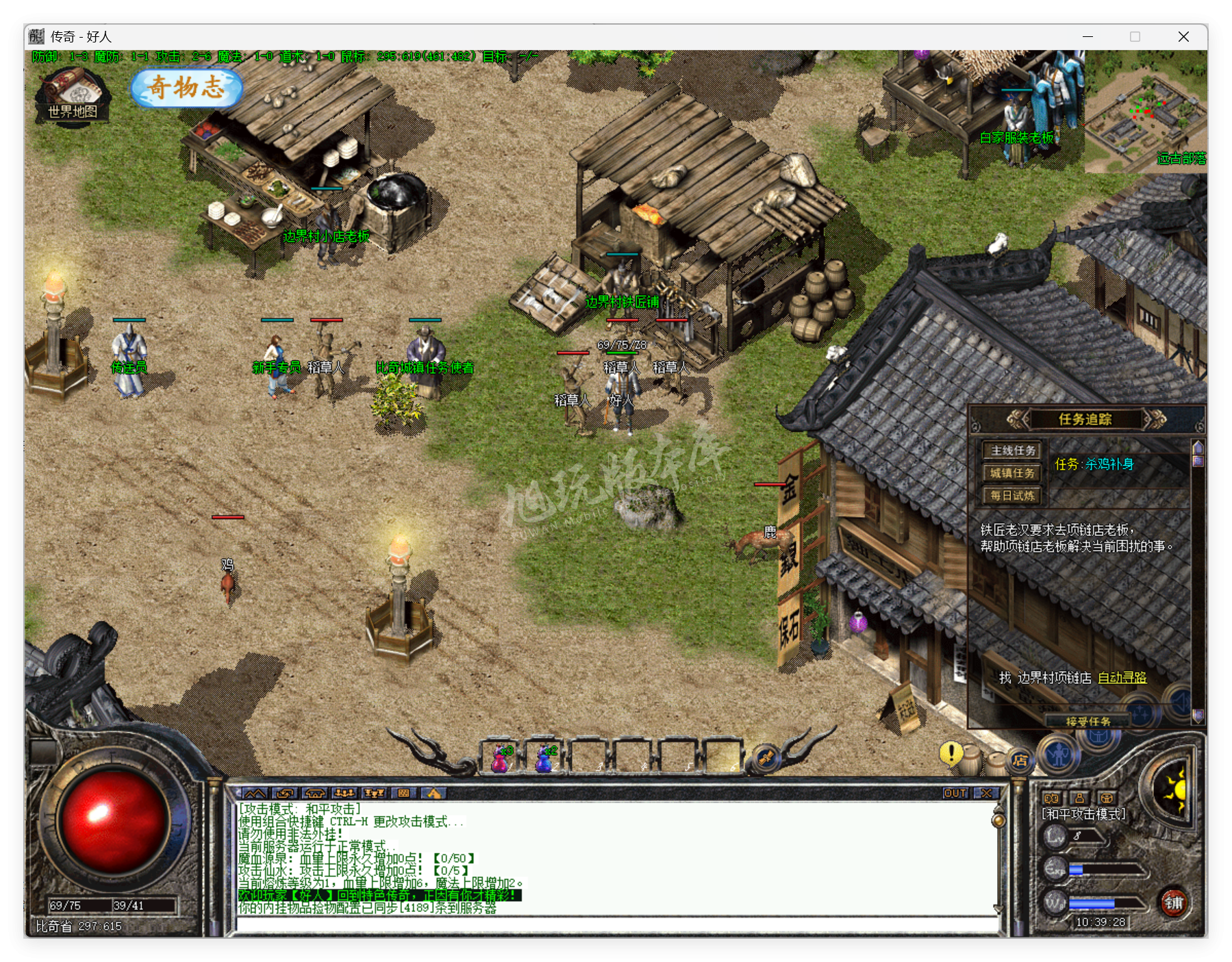Switch to the 主线任务 tab
The width and height of the screenshot is (1232, 962).
point(1011,451)
